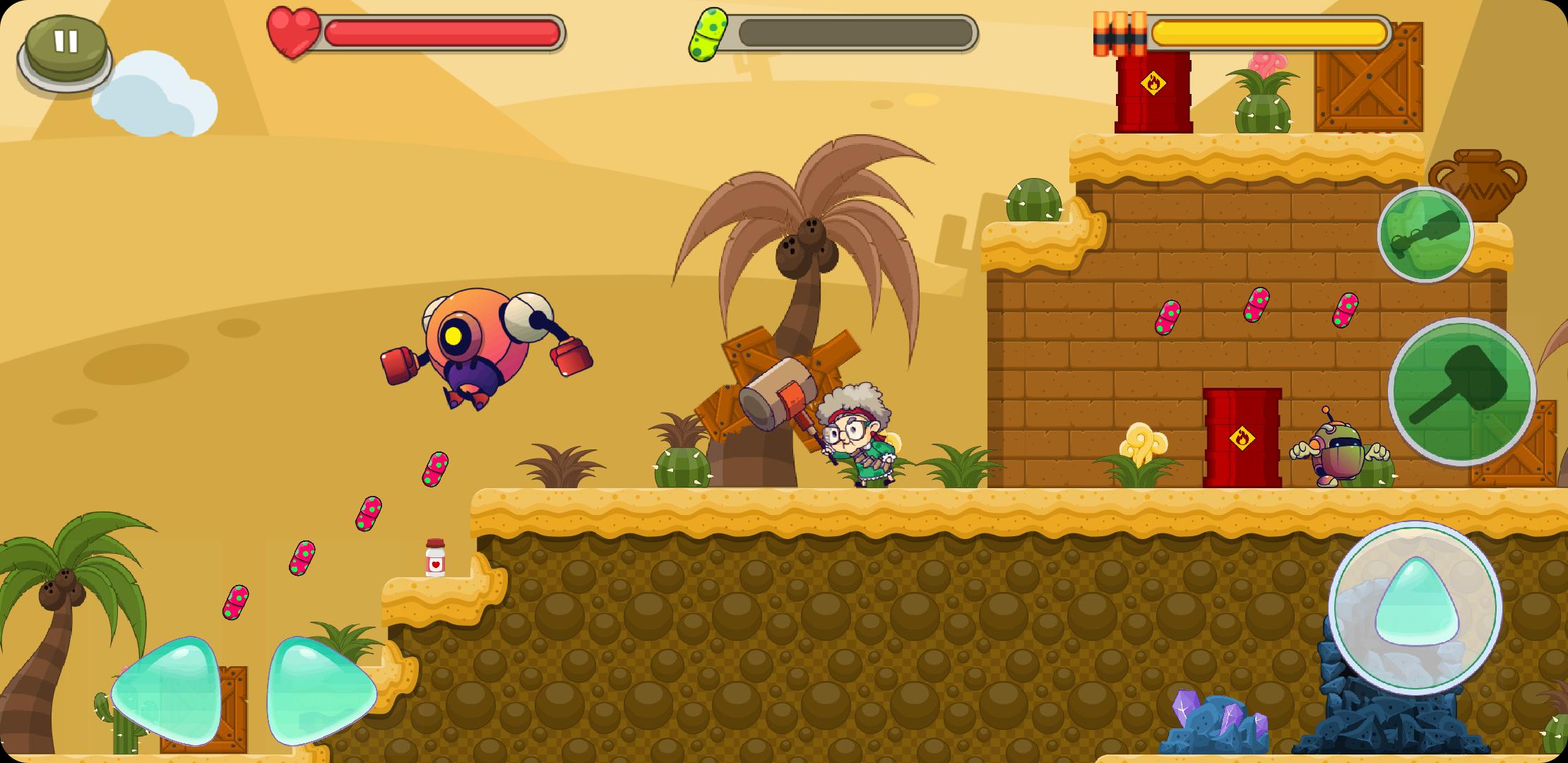Click the yellow dynamite progress bar

click(1268, 30)
